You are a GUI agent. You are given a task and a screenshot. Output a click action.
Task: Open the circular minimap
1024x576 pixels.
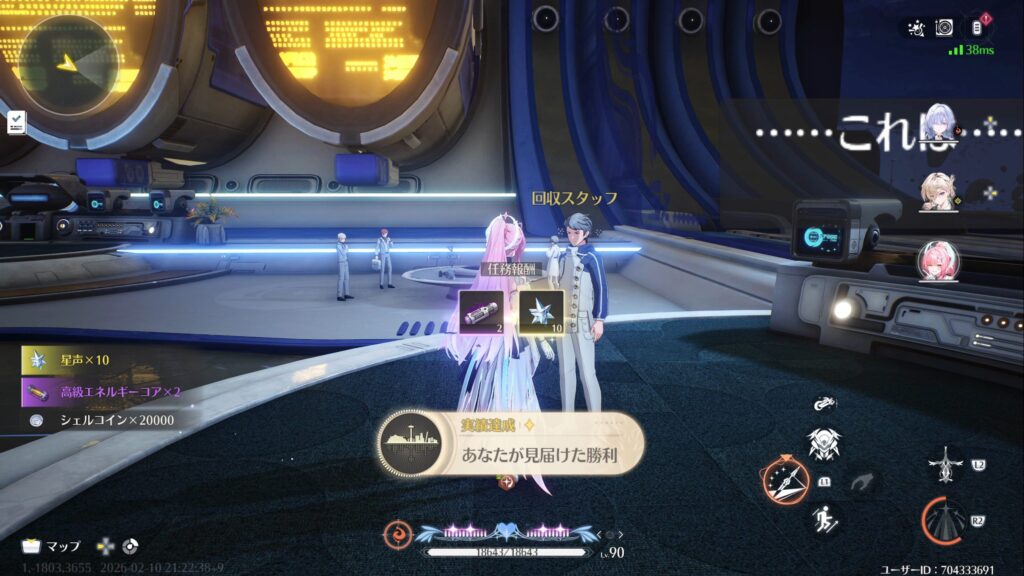(68, 64)
